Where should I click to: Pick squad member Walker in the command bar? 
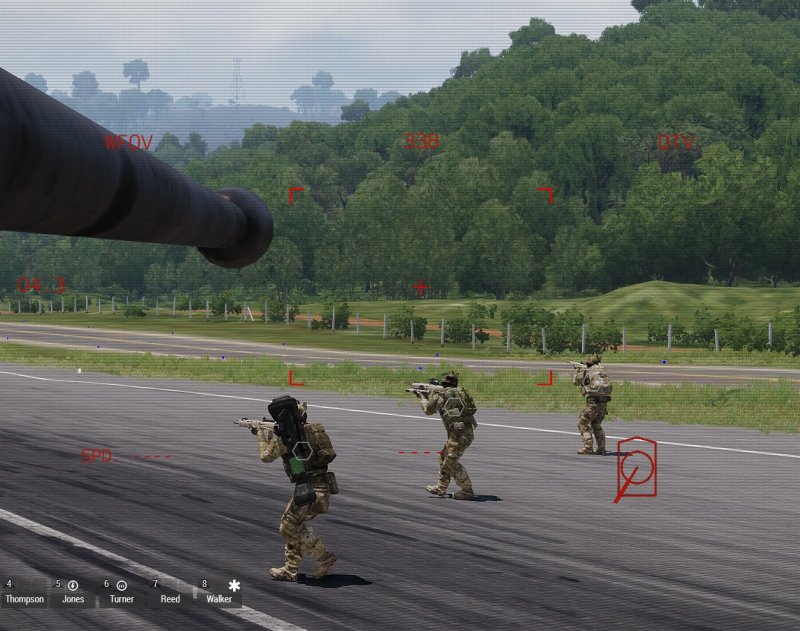click(219, 593)
